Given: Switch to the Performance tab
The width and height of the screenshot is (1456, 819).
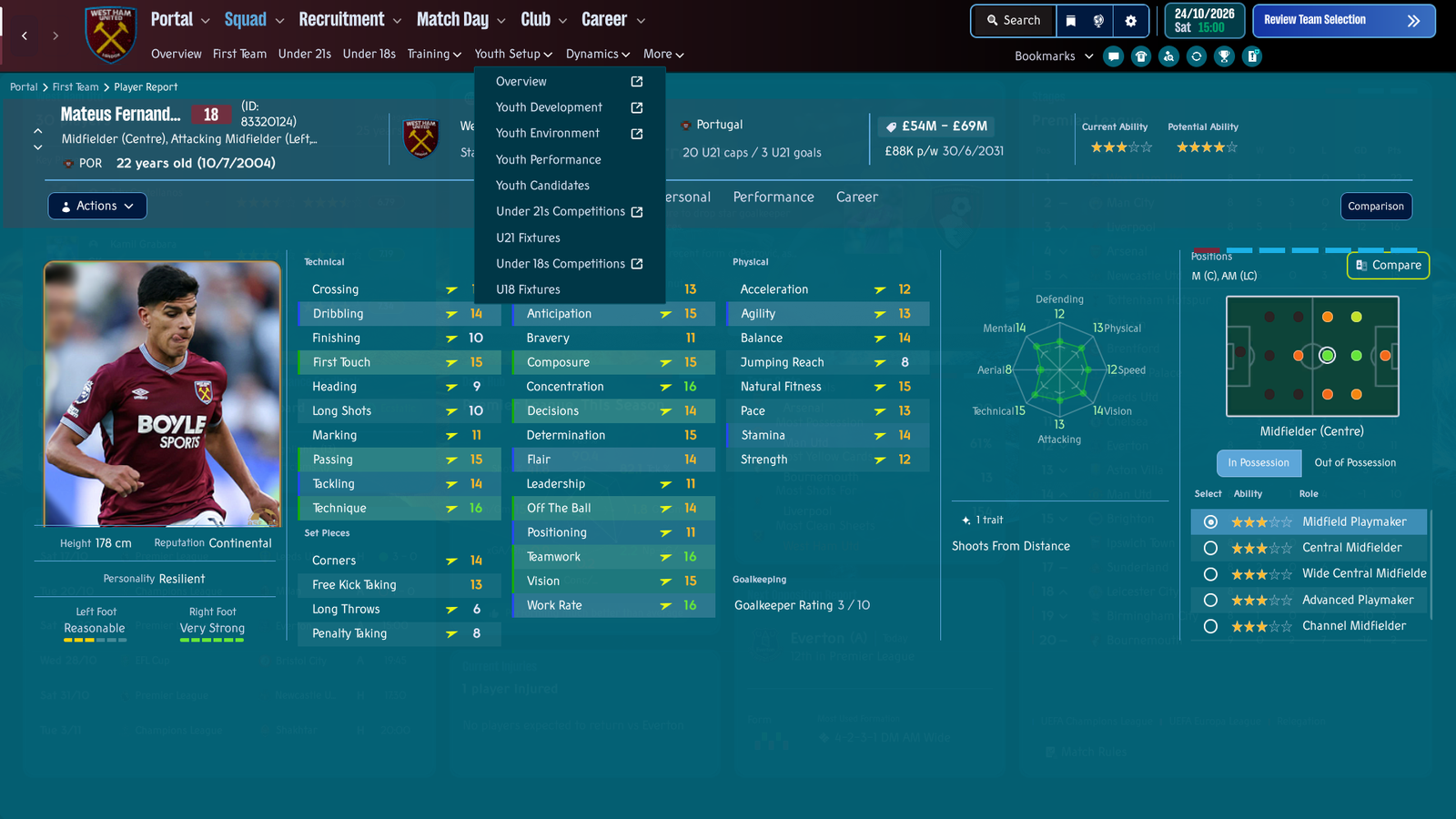Looking at the screenshot, I should click(773, 197).
